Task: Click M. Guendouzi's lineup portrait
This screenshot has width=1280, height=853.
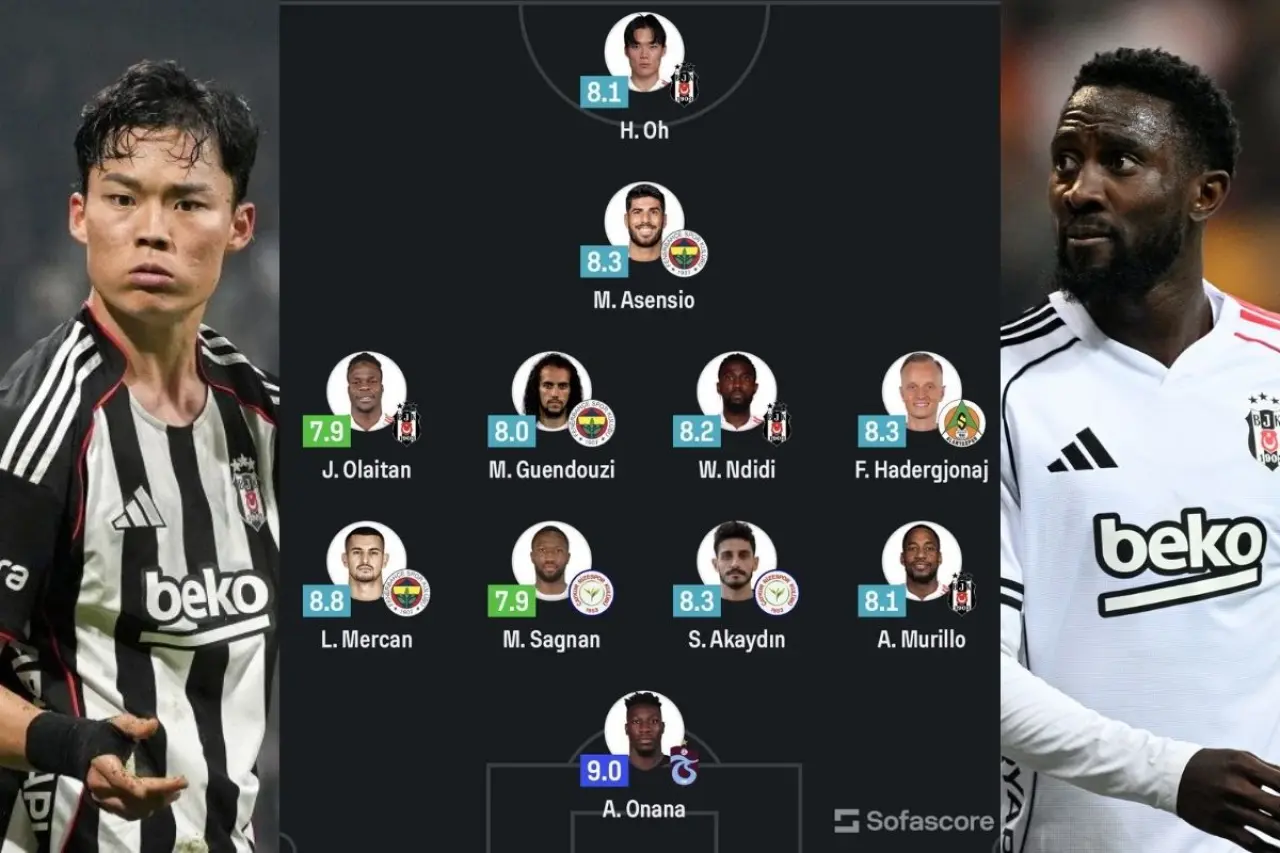Action: point(551,391)
